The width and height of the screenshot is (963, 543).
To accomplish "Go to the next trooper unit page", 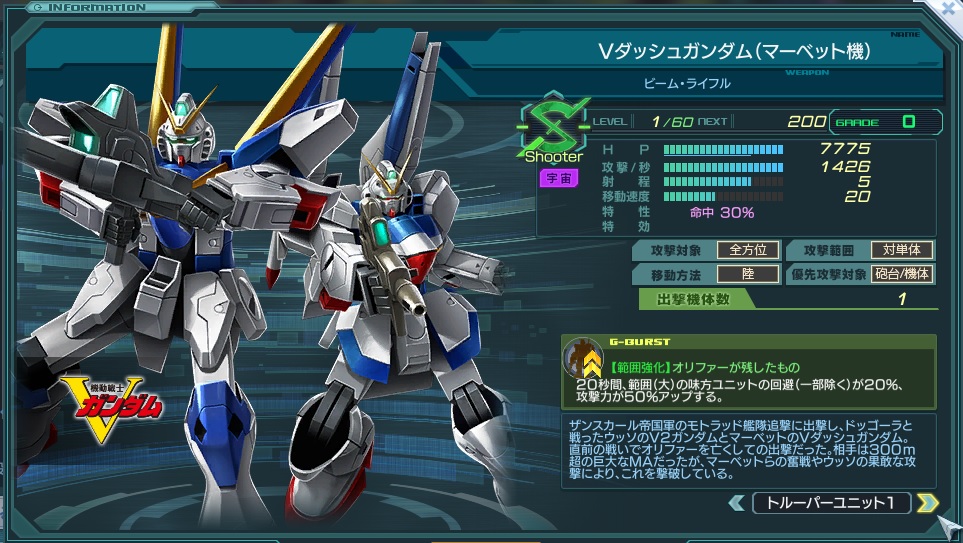I will pyautogui.click(x=927, y=502).
